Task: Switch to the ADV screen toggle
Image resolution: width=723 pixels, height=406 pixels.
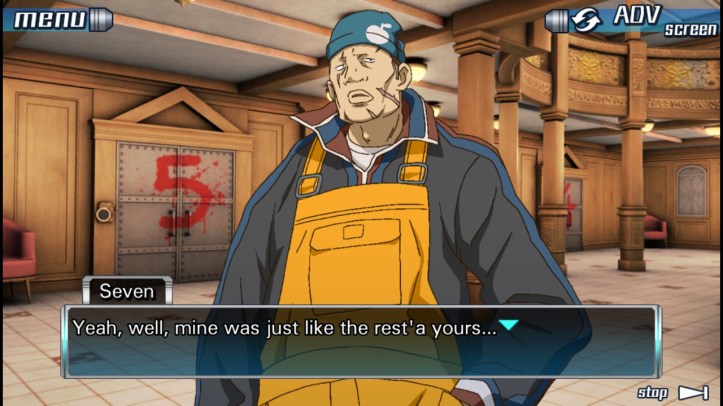Action: 633,20
